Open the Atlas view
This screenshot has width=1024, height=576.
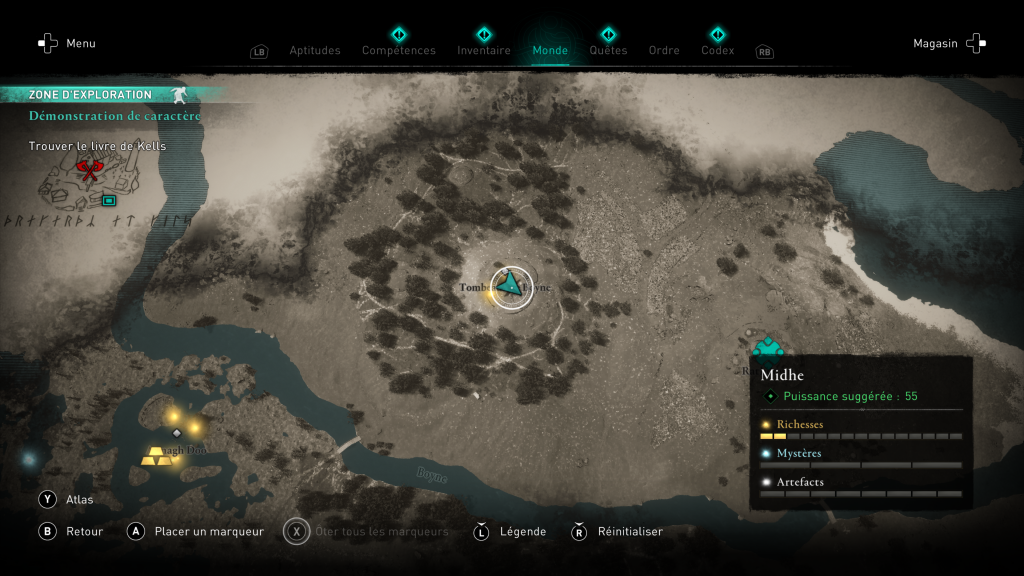pos(68,499)
